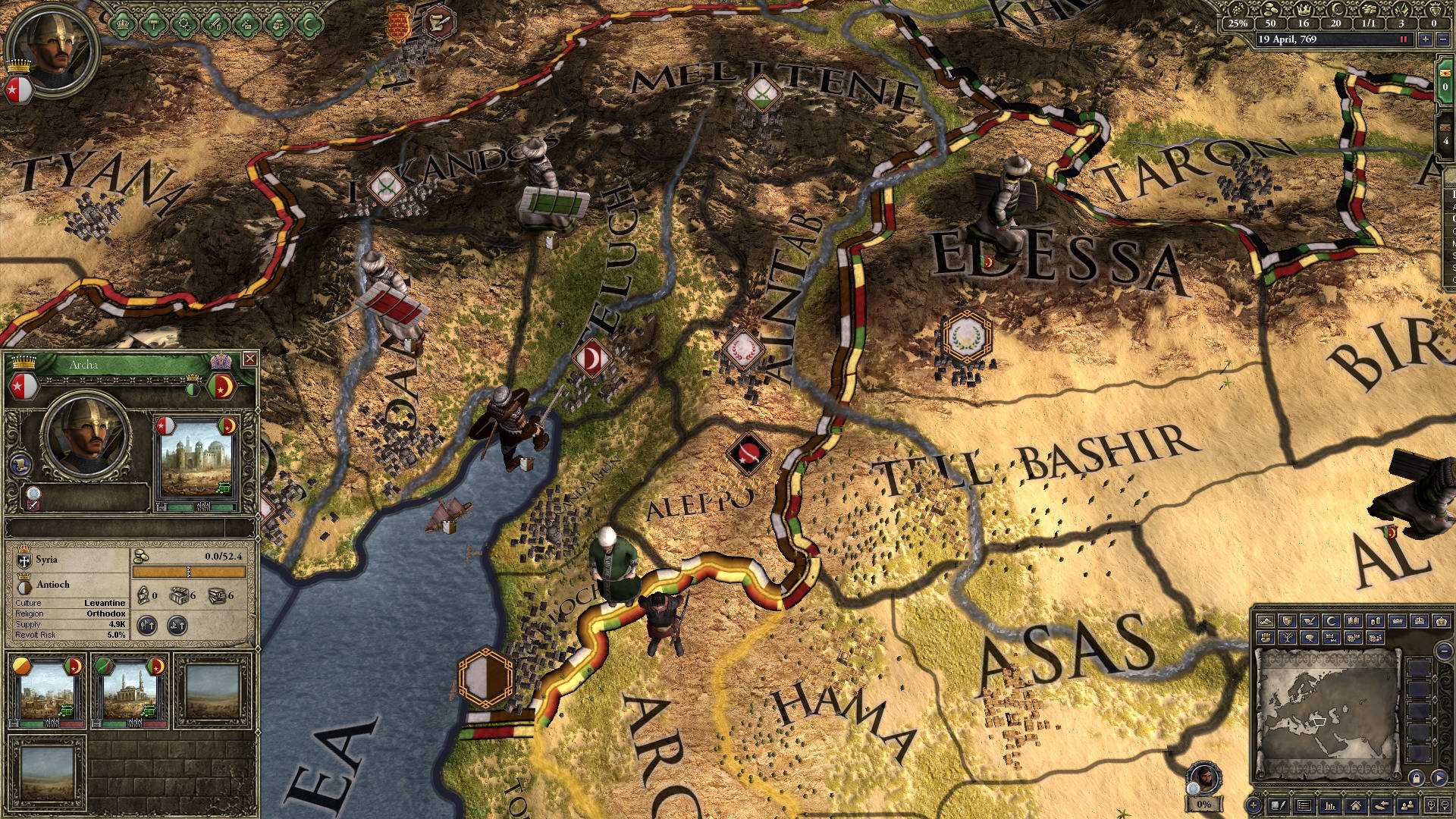This screenshot has height=819, width=1456.
Task: Lock the outliner with the padlock icon
Action: point(1417,779)
